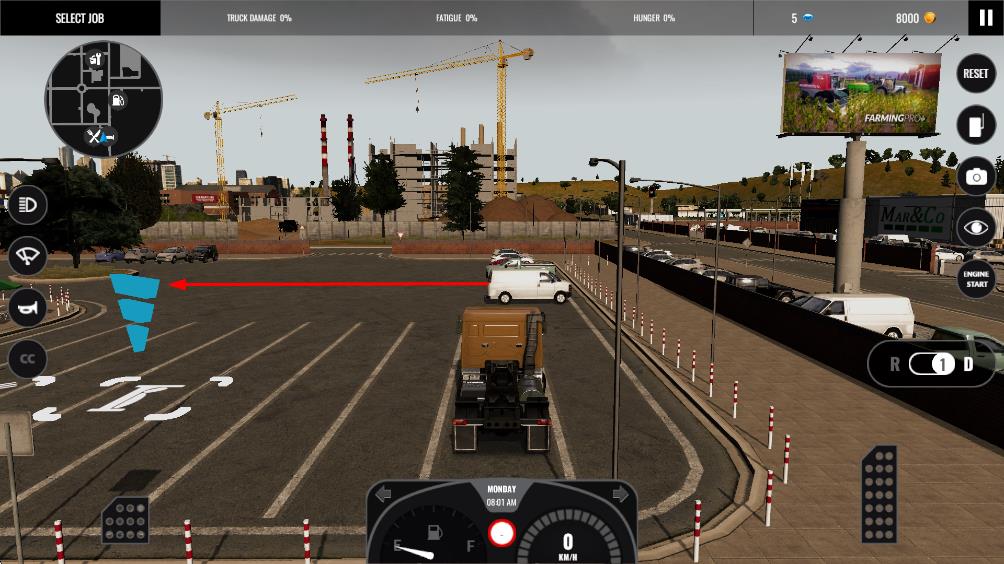This screenshot has width=1004, height=564.
Task: Activate the right turn signal arrow
Action: pos(620,494)
